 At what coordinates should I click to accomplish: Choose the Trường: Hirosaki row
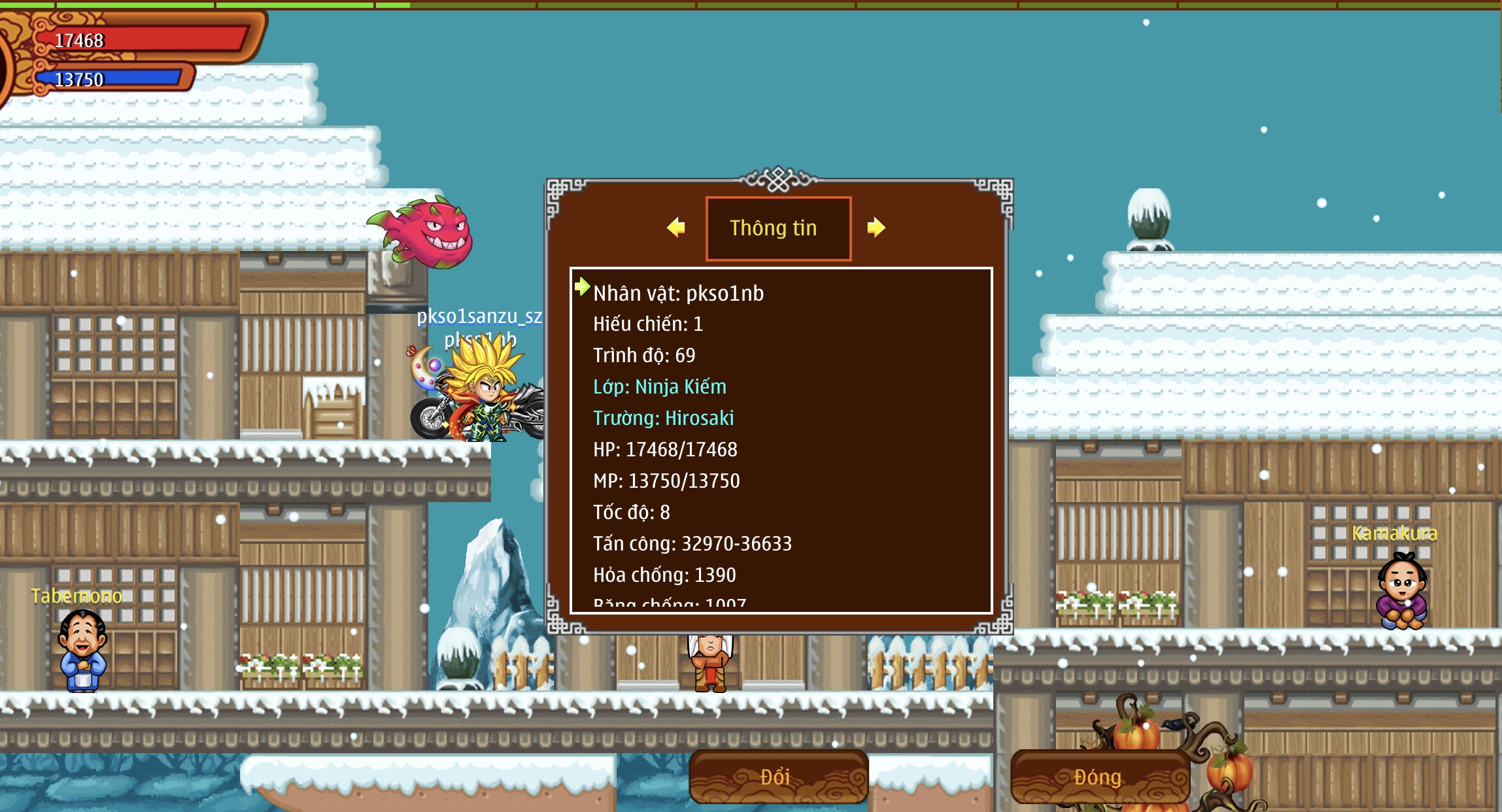point(663,418)
